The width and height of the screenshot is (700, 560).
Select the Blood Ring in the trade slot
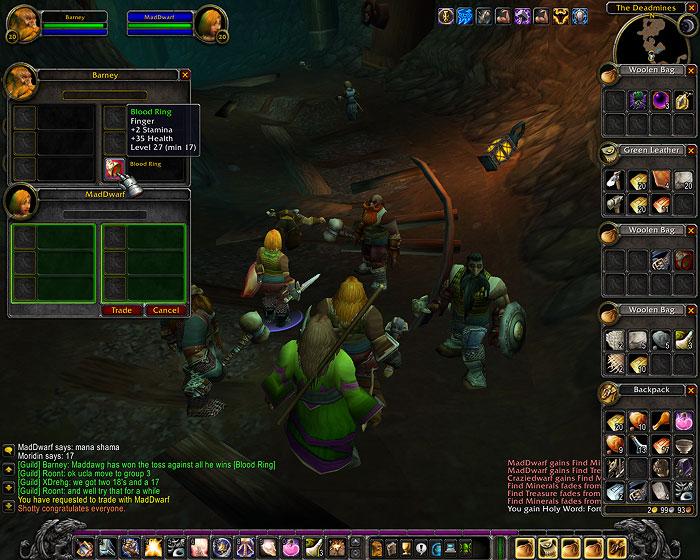115,168
